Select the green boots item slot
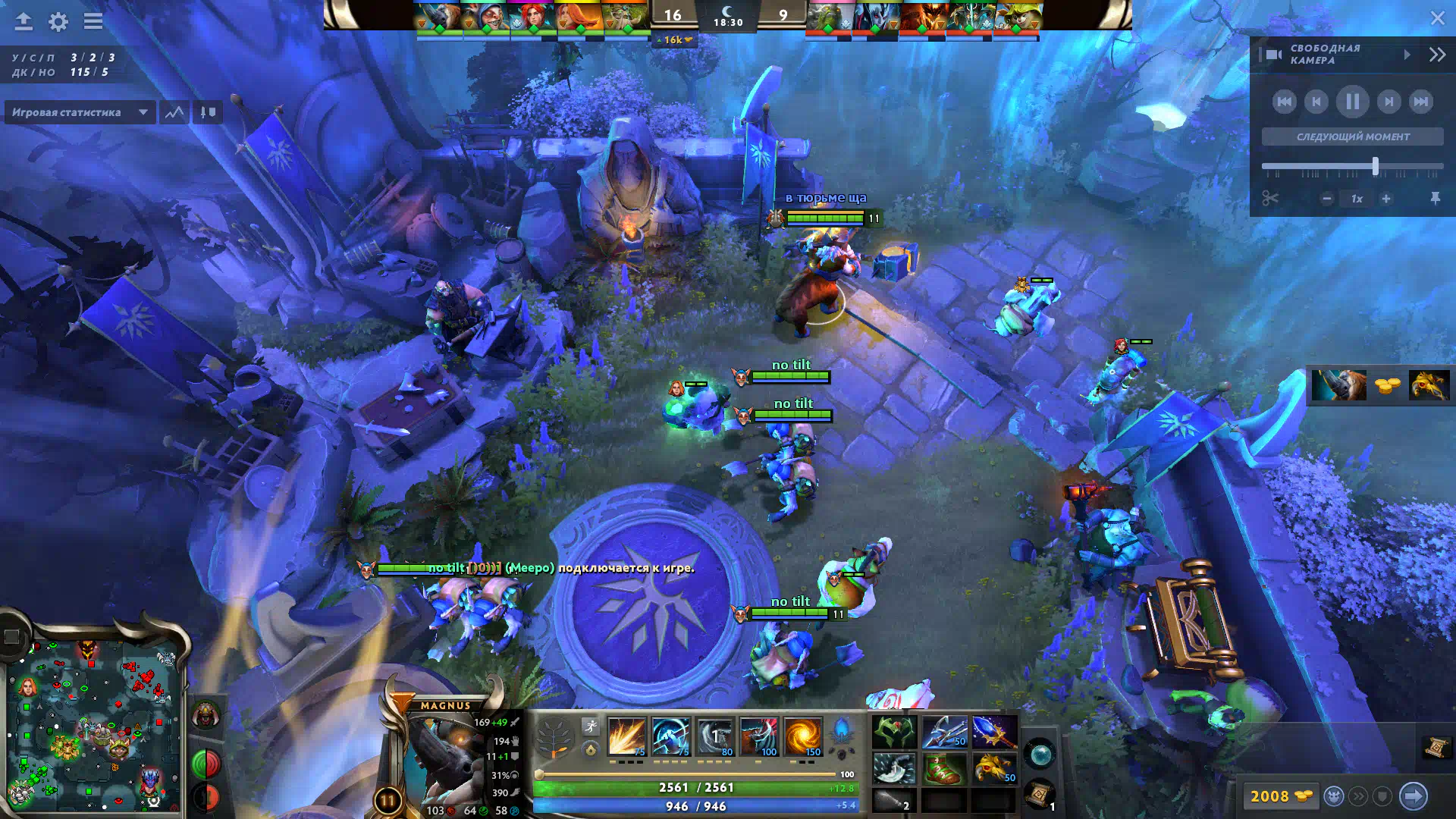Screen dimensions: 1456x819 (943, 768)
